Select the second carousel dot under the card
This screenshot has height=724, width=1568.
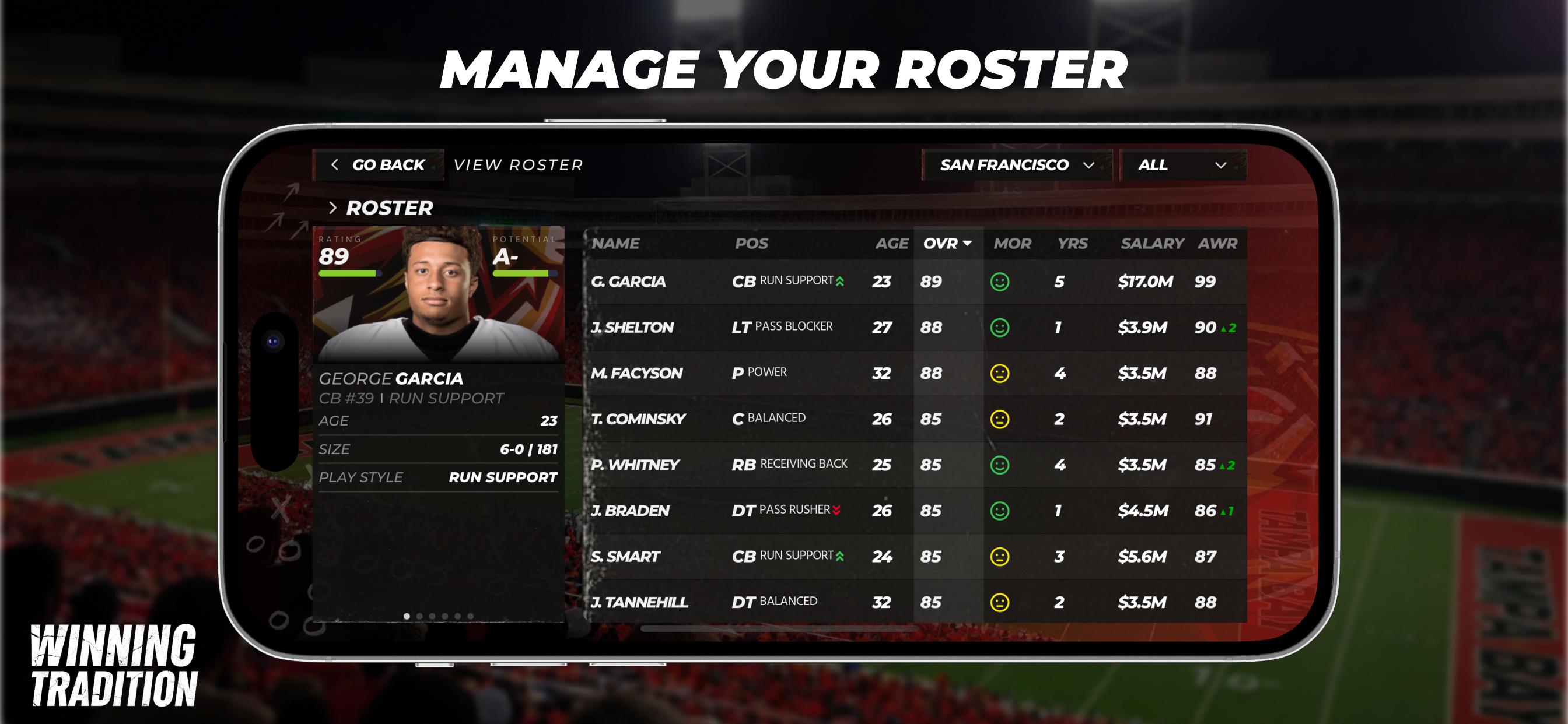click(421, 616)
